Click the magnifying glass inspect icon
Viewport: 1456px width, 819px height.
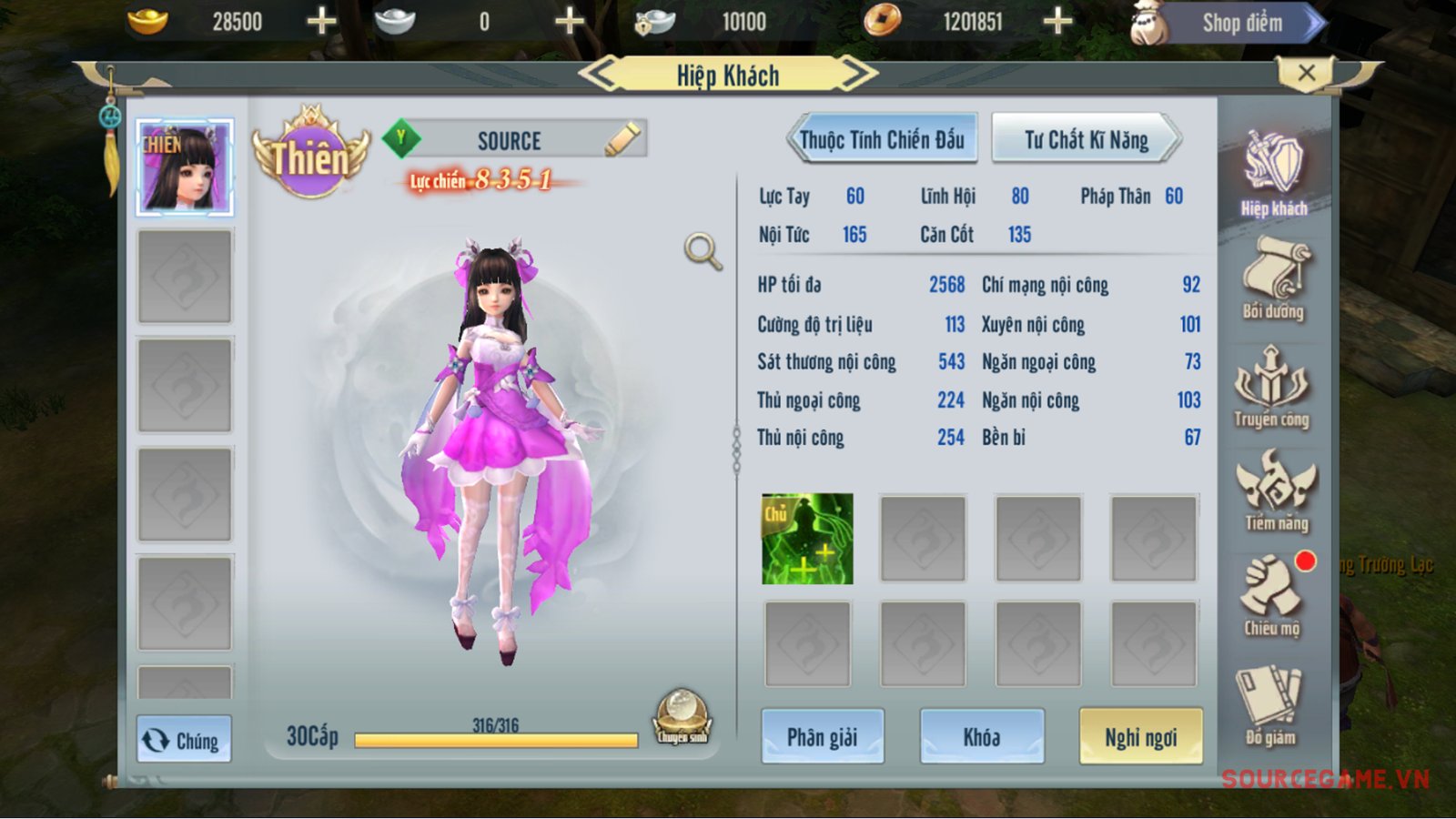tap(703, 251)
